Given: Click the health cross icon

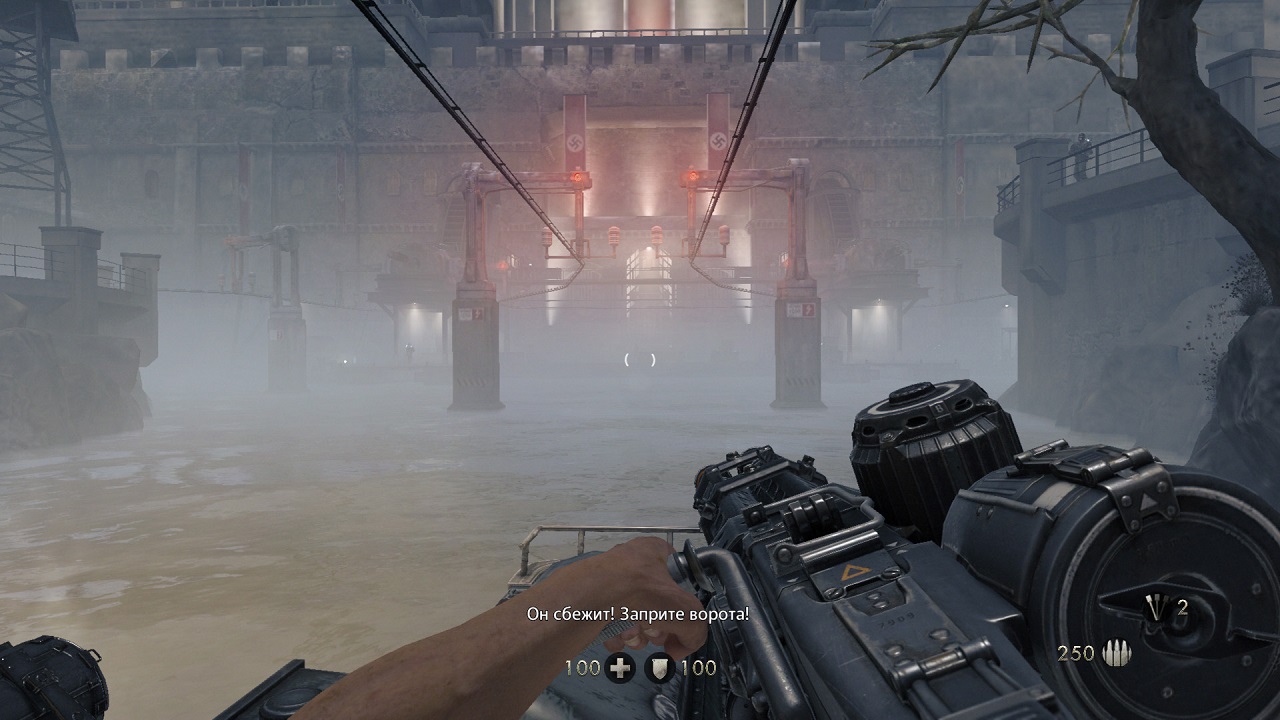Looking at the screenshot, I should (x=620, y=668).
